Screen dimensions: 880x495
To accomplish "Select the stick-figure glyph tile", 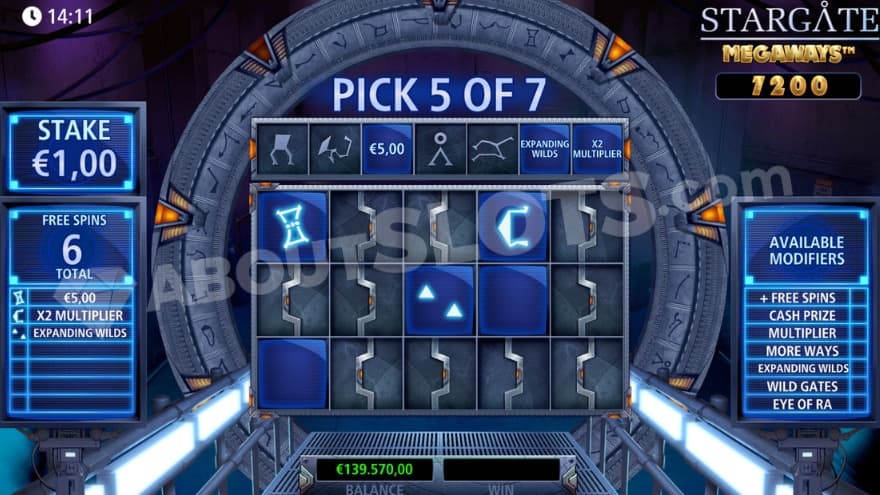I will [x=439, y=149].
